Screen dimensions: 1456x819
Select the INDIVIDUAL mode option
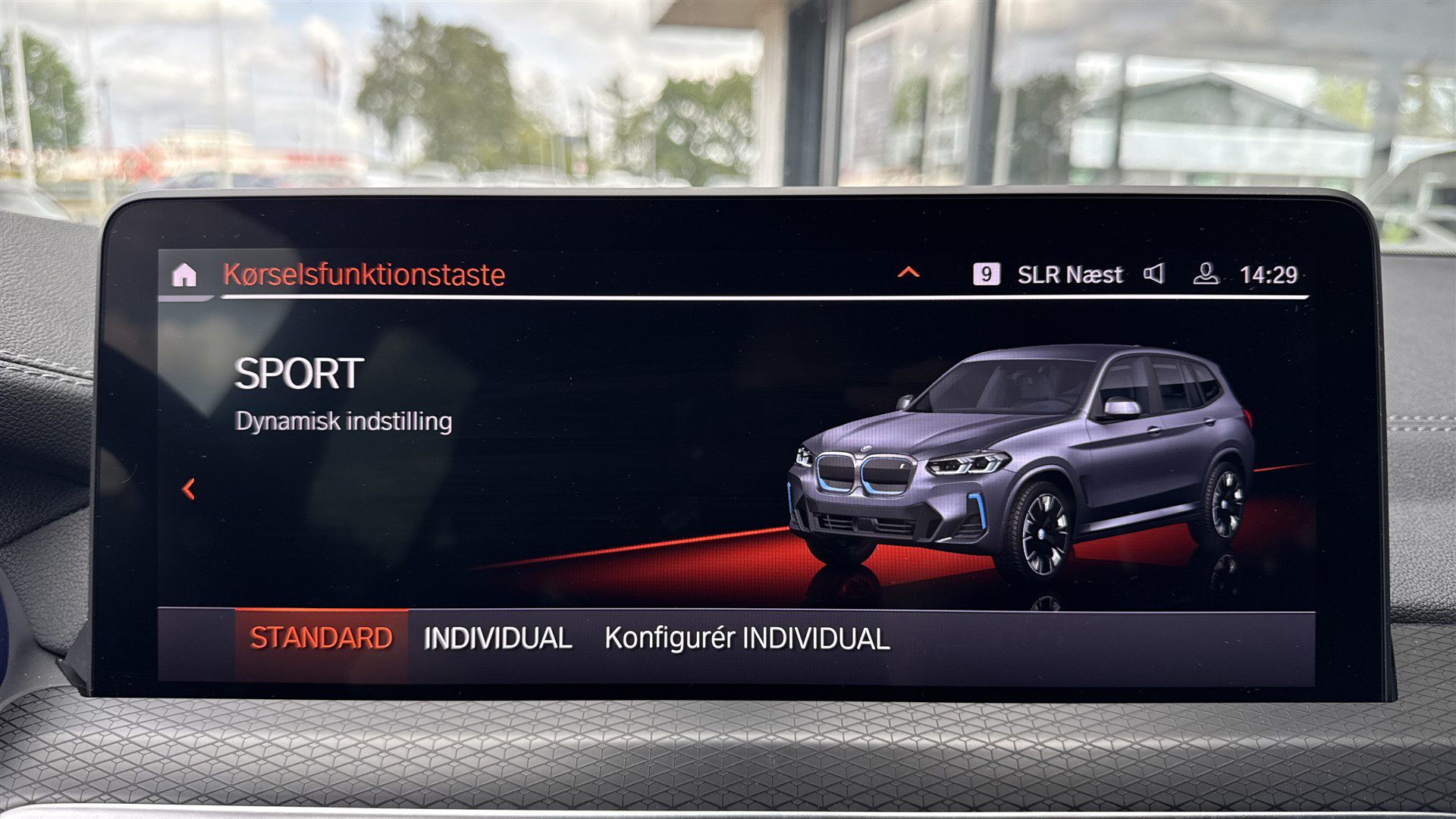pos(498,639)
